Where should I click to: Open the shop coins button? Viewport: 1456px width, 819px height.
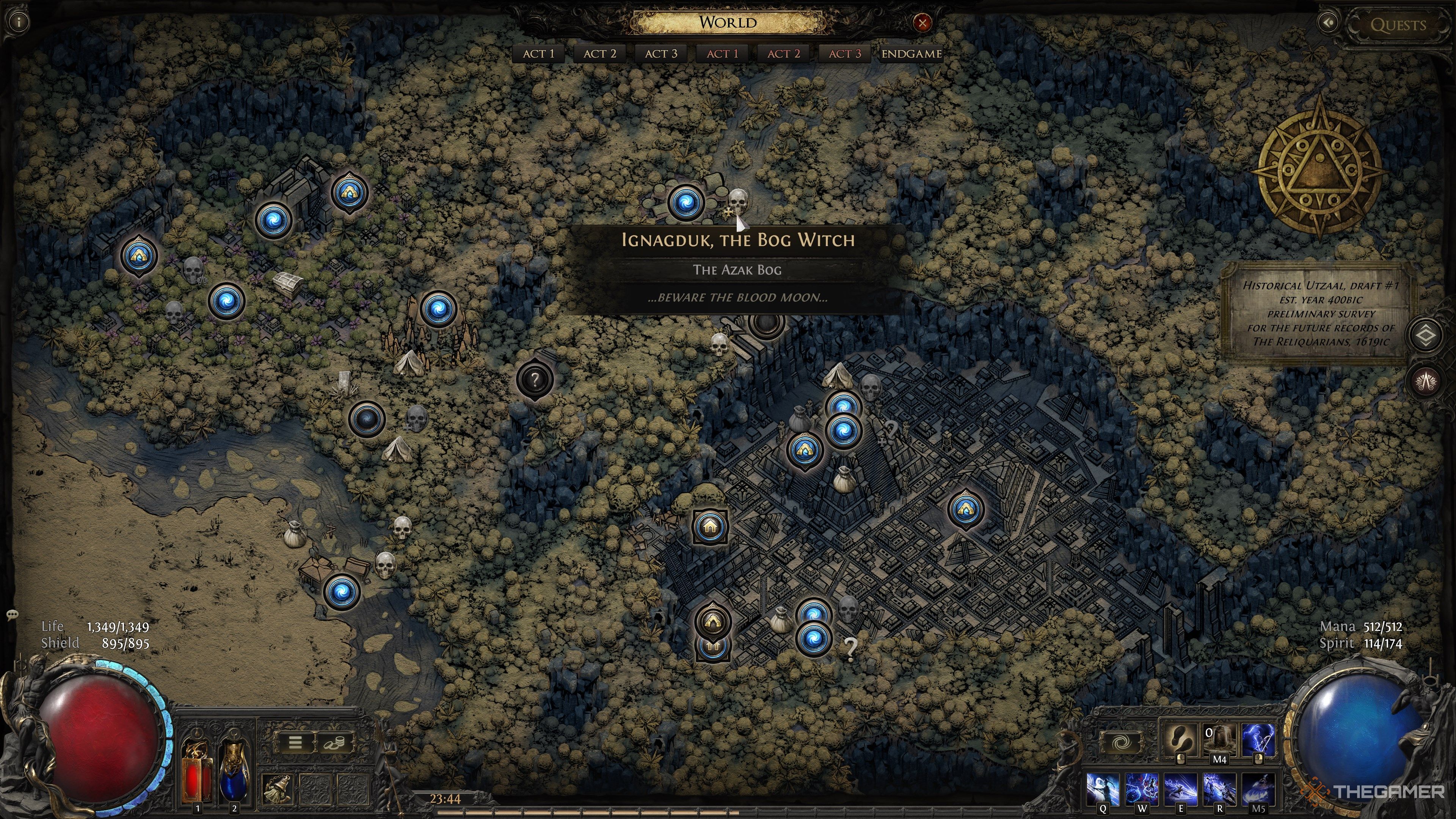coord(334,742)
